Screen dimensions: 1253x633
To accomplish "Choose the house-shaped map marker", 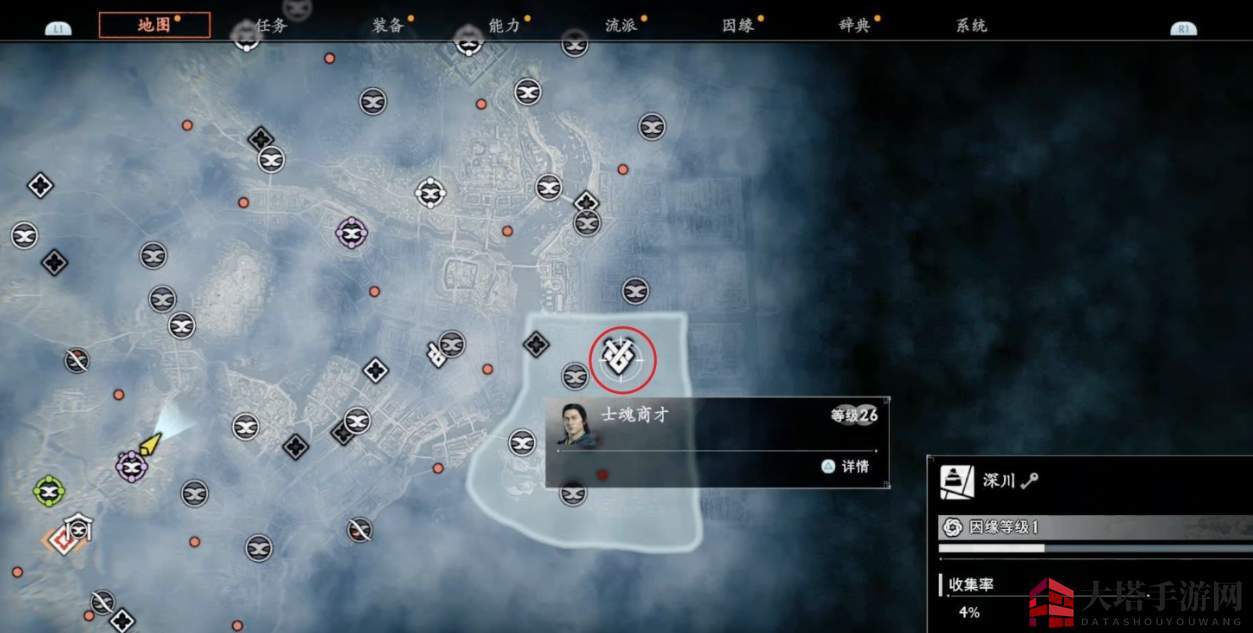I will click(77, 528).
